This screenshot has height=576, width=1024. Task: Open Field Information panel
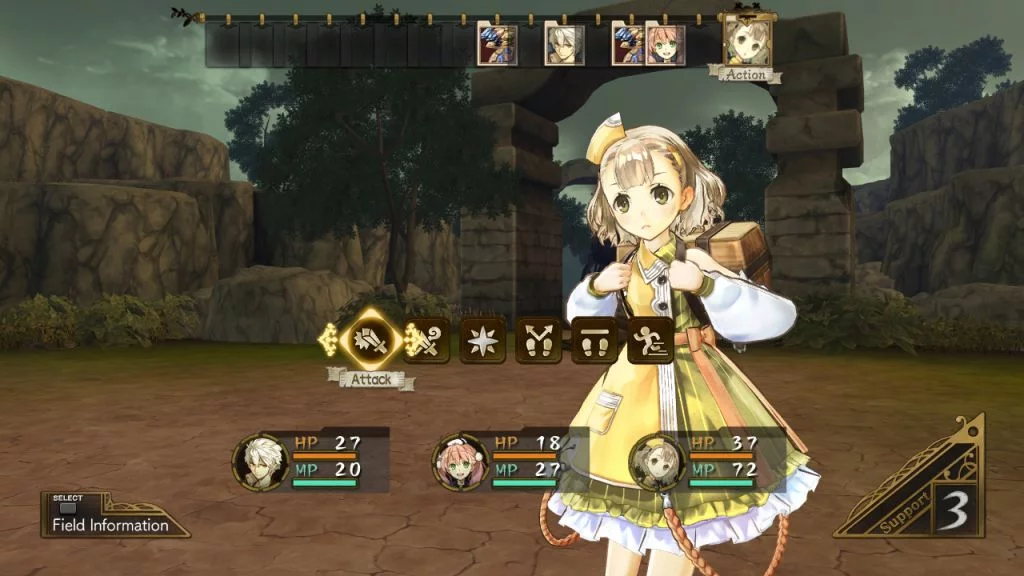pos(111,518)
